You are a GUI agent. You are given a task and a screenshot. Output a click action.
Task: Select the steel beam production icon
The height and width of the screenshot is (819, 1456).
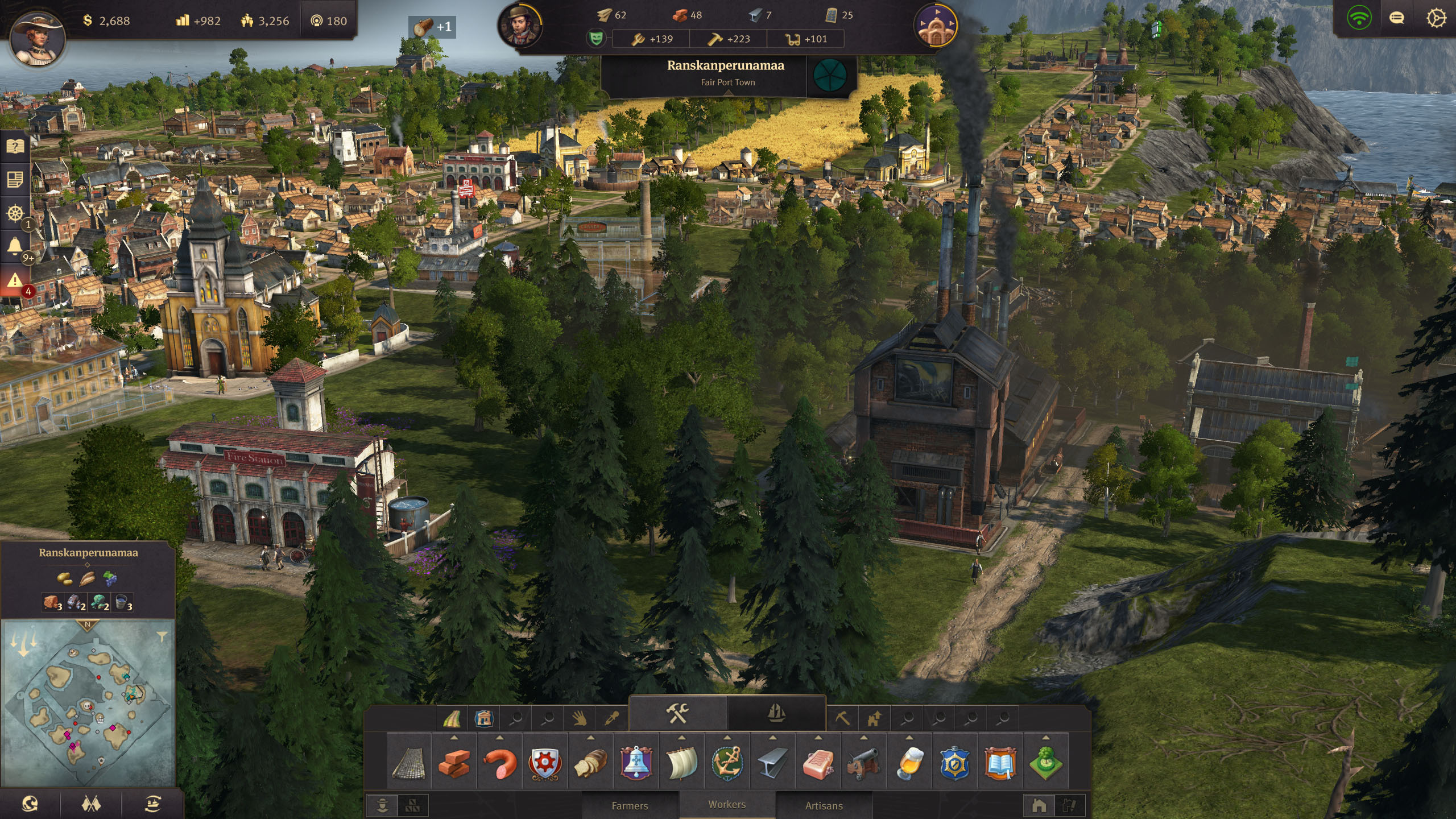(x=772, y=763)
